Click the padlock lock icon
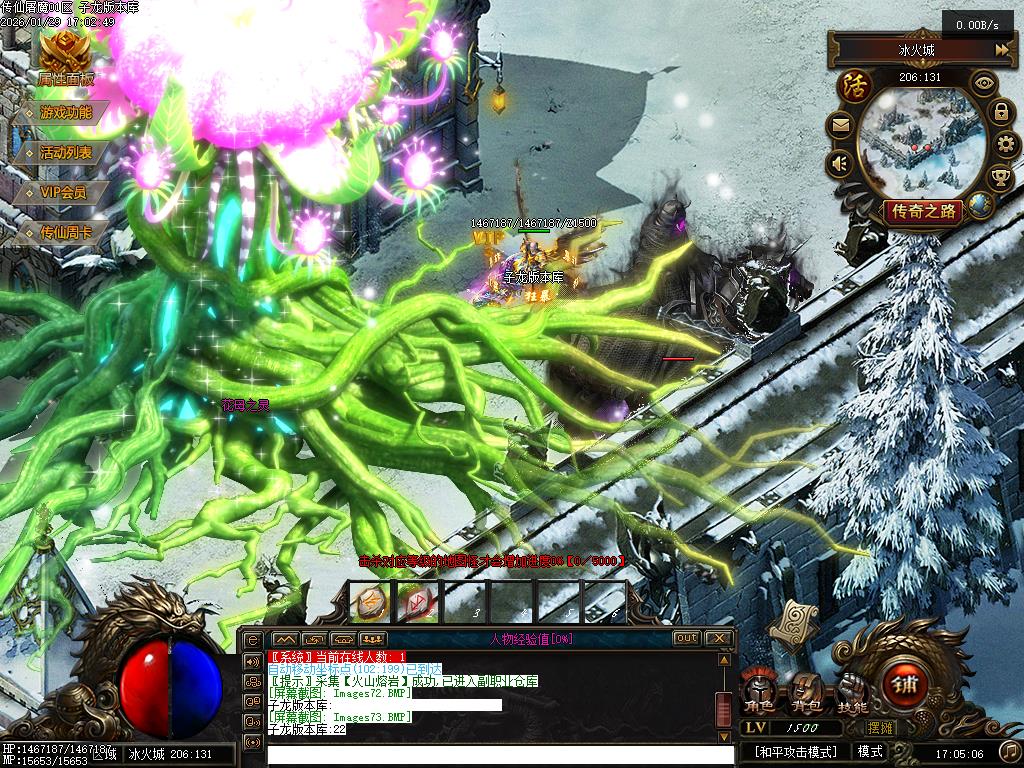Viewport: 1024px width, 768px height. click(x=1000, y=112)
